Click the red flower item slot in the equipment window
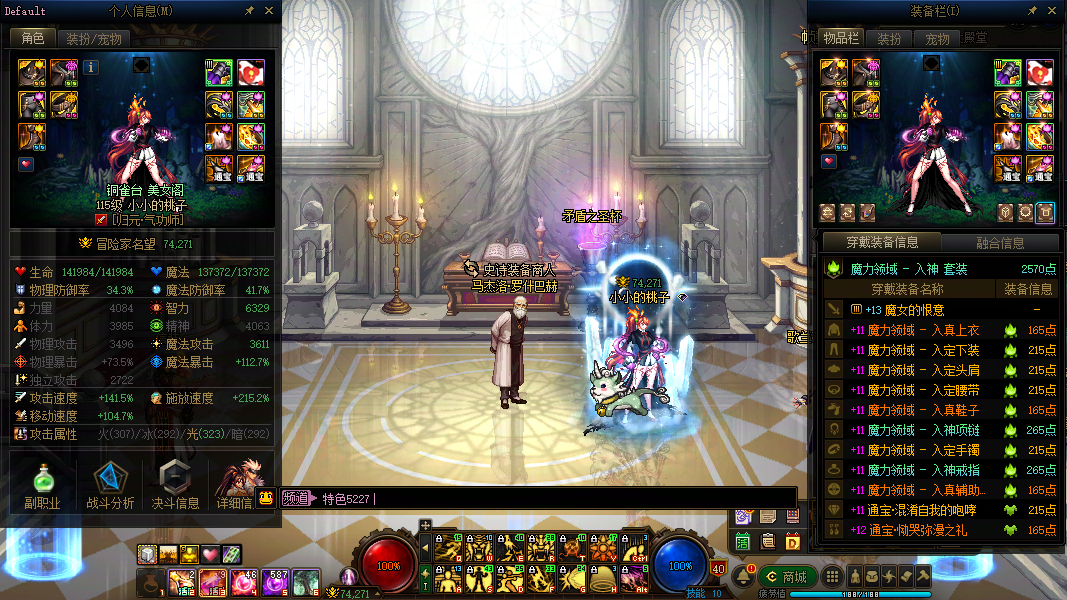Viewport: 1067px width, 600px height. pos(1042,72)
